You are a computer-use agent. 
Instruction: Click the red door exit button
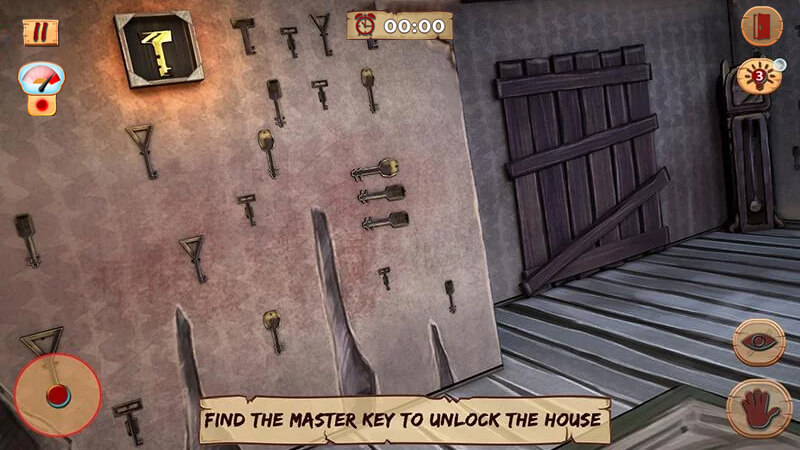761,26
